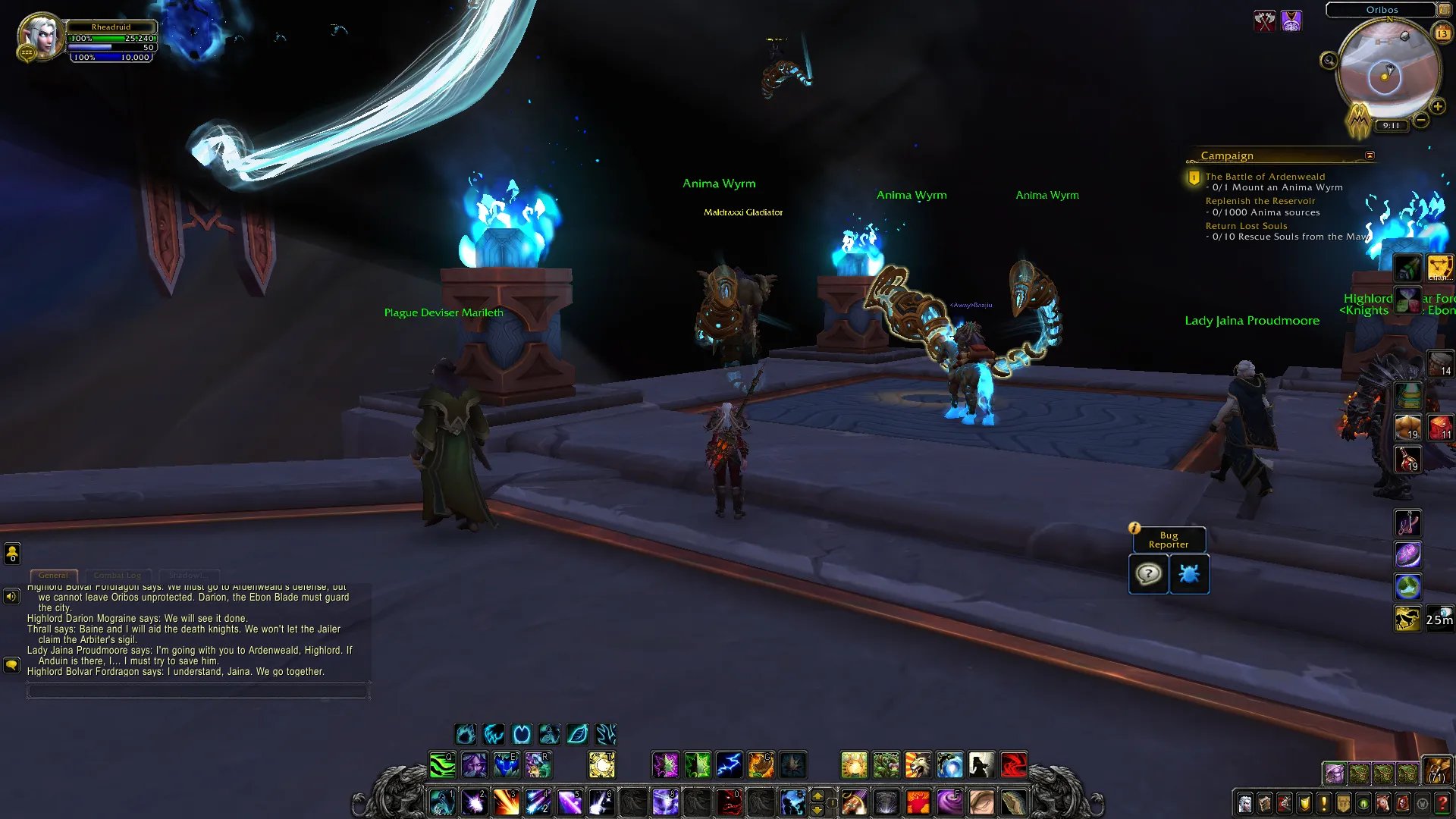
Task: Open character info from the micro menu
Action: point(1244,803)
